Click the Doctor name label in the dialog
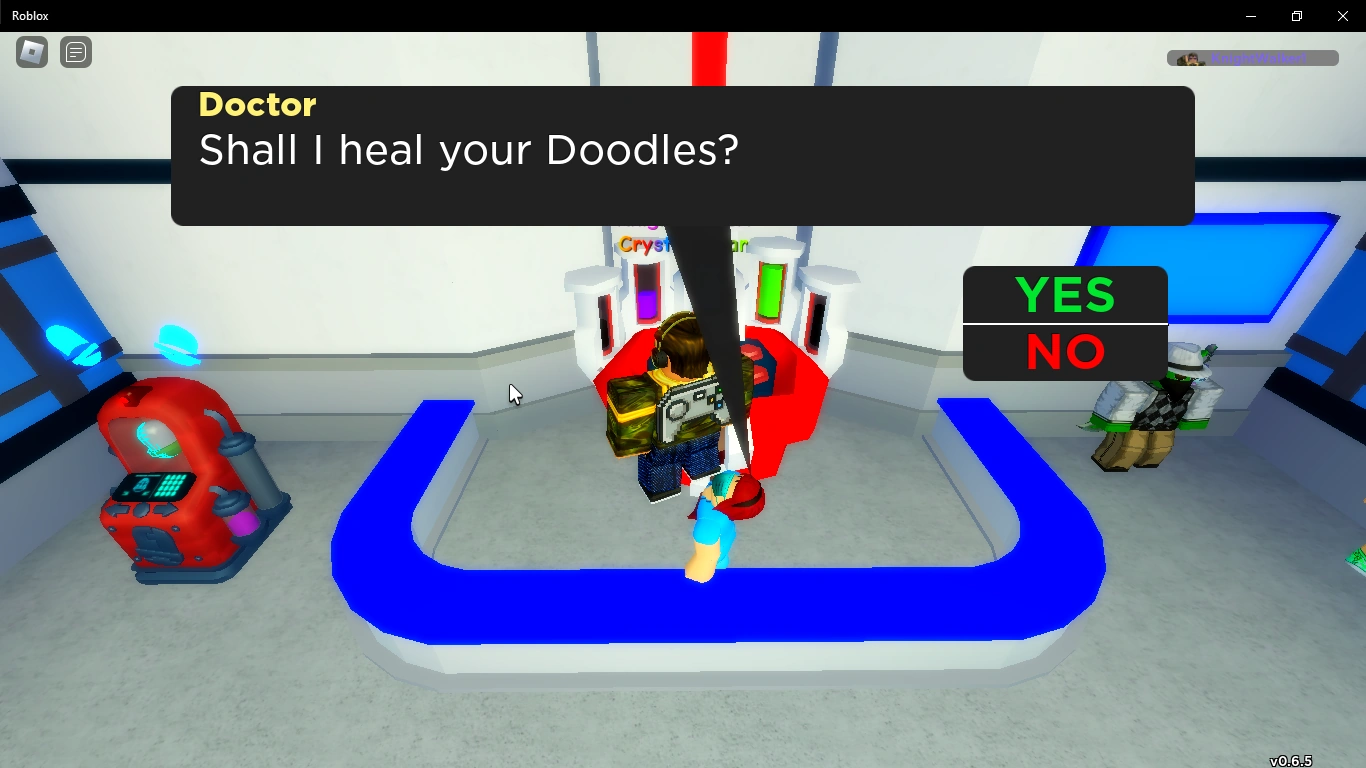The height and width of the screenshot is (768, 1366). click(257, 105)
